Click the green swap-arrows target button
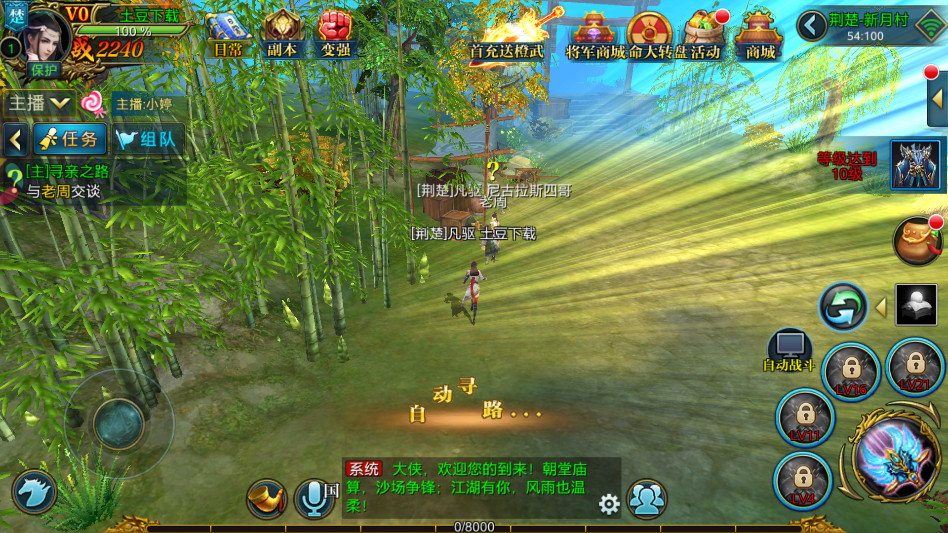This screenshot has height=533, width=948. [x=843, y=307]
